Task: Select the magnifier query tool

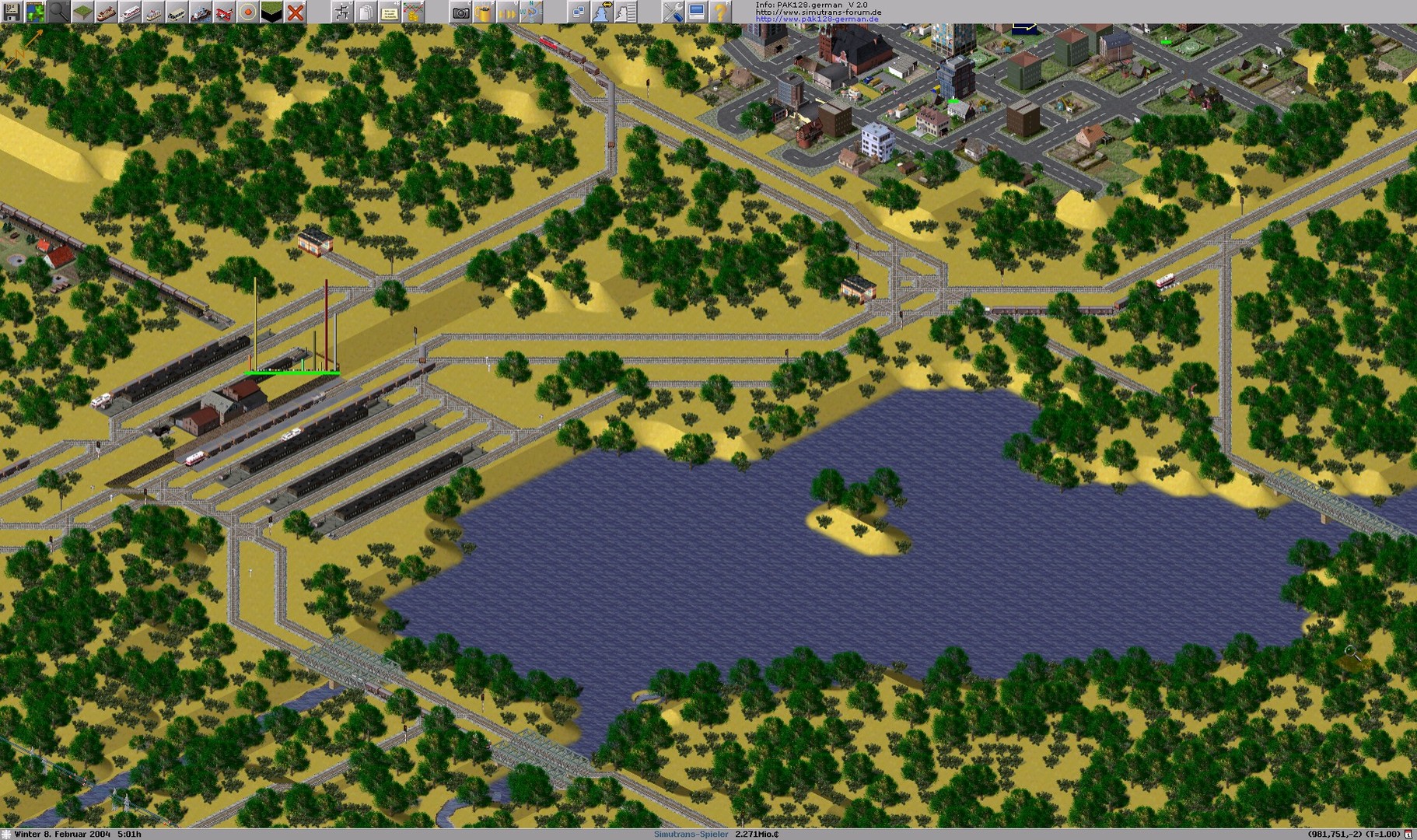Action: click(x=58, y=12)
